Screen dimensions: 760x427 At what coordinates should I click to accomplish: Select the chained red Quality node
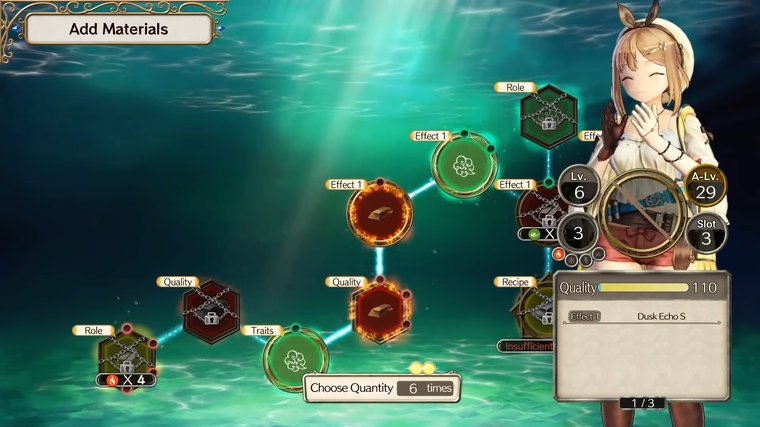coord(211,311)
